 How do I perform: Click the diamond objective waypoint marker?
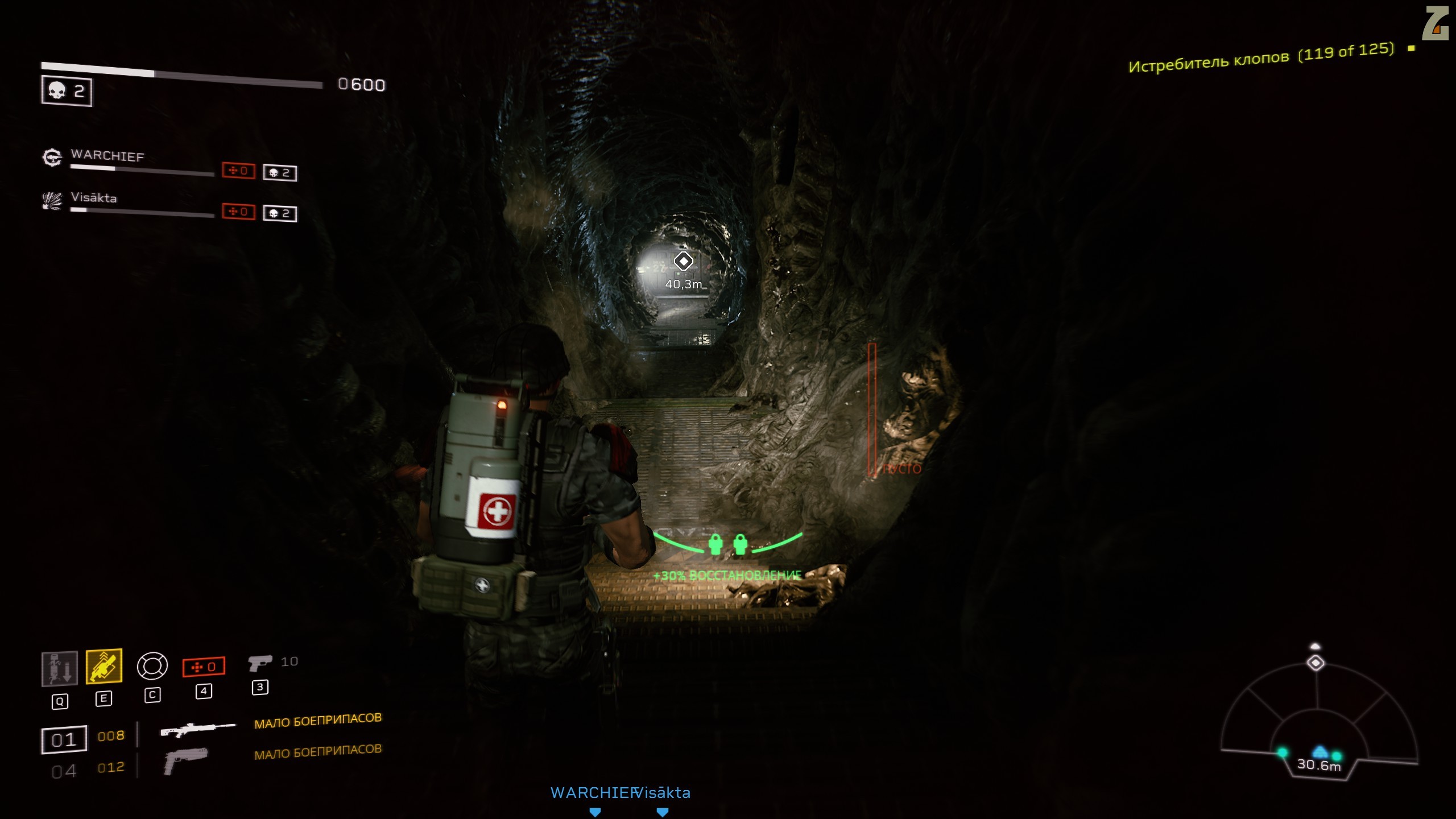[x=683, y=261]
